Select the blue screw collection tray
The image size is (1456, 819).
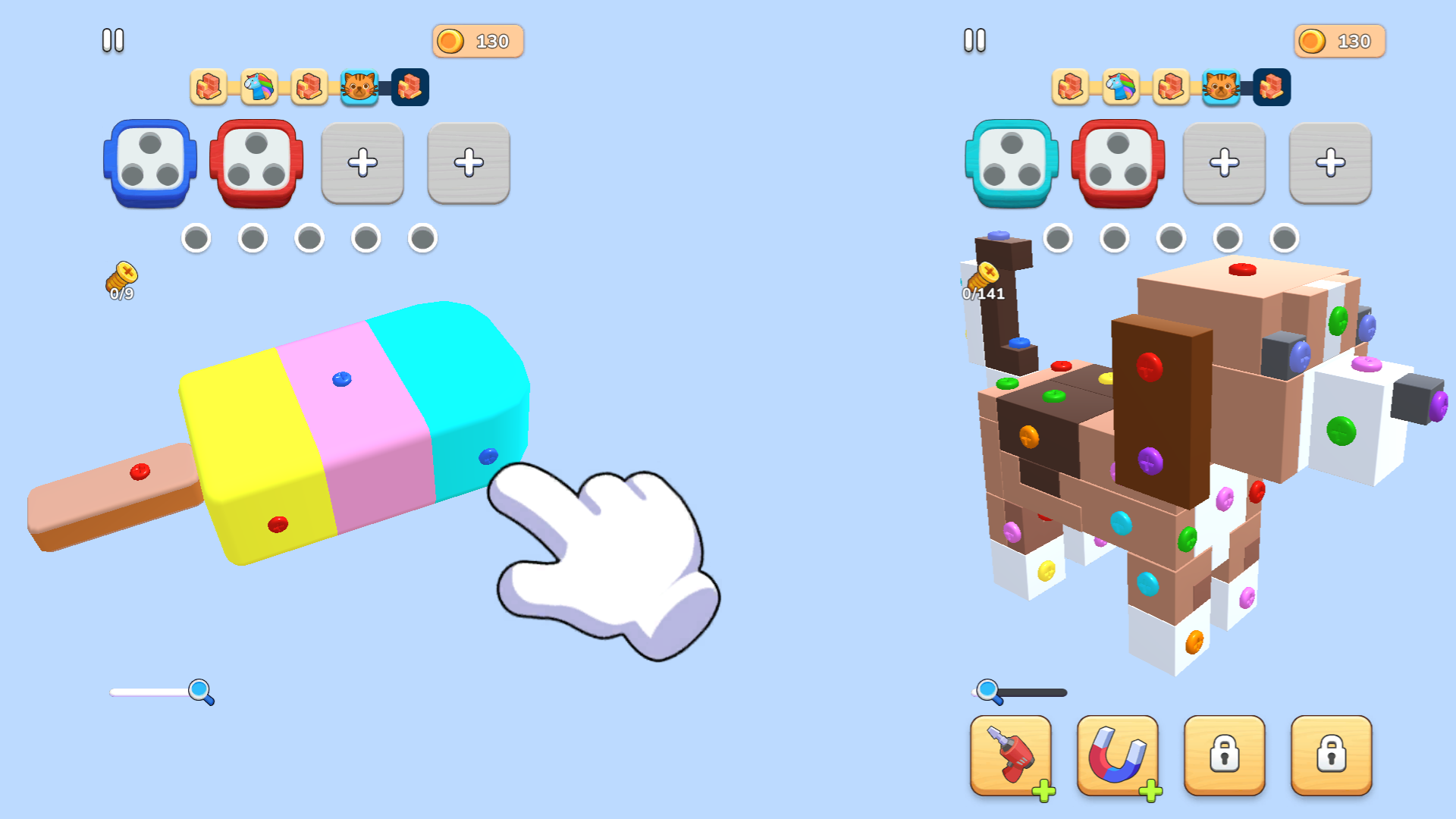[149, 164]
